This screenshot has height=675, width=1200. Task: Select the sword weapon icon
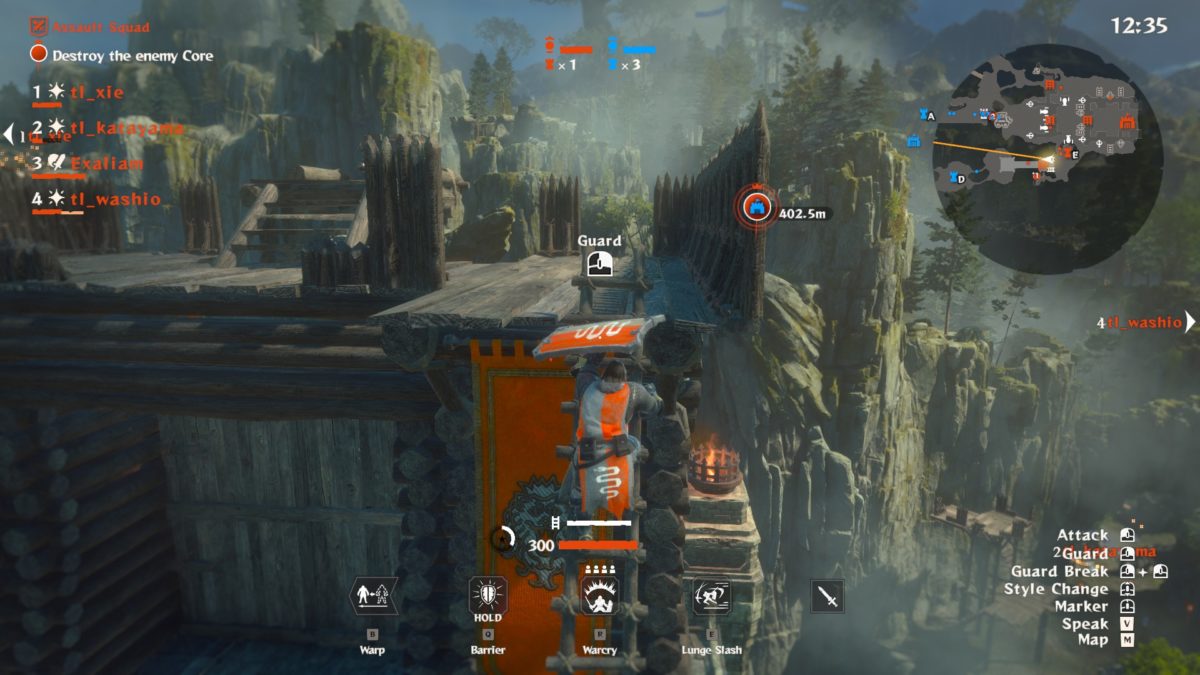827,597
